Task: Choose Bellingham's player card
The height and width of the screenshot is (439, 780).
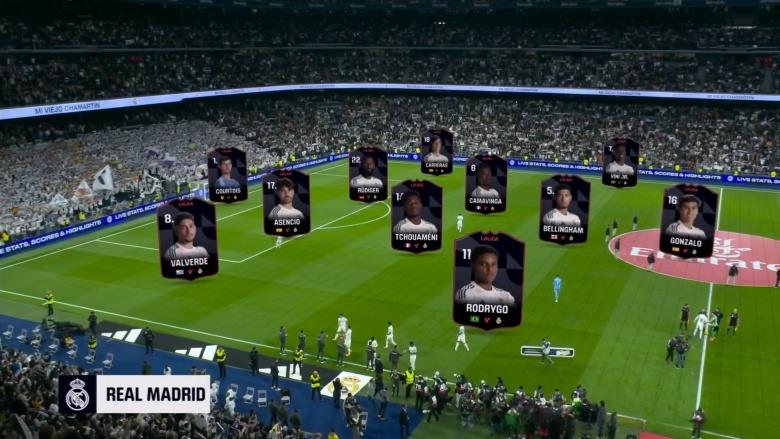Action: coord(564,208)
